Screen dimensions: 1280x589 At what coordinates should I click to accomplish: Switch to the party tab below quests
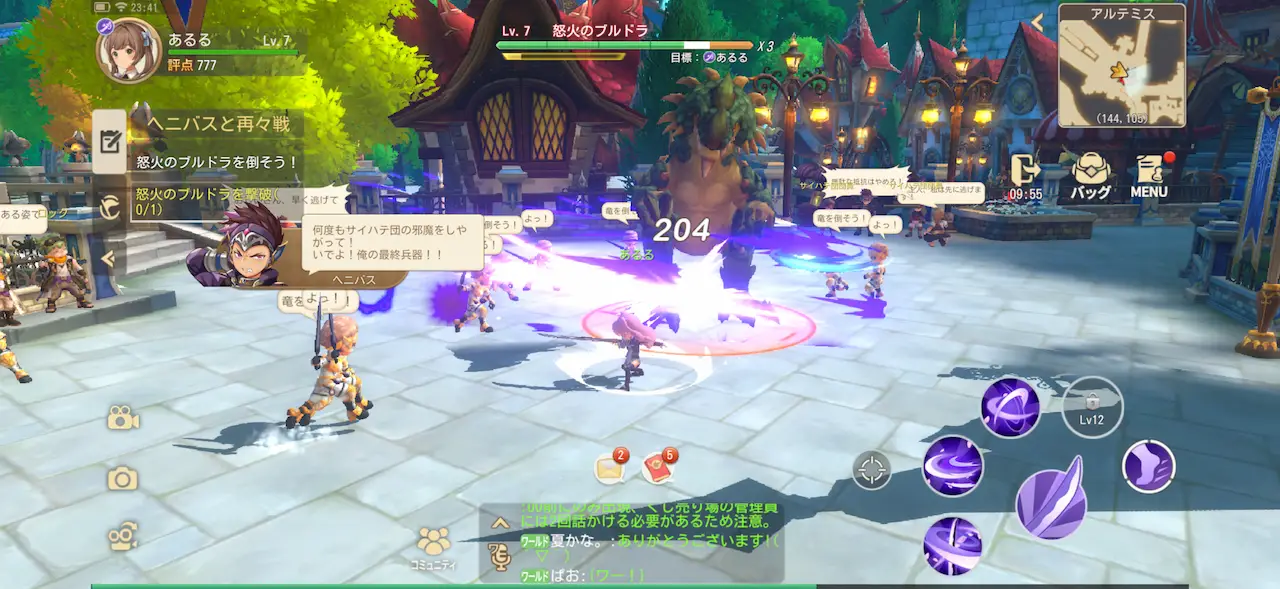click(110, 207)
